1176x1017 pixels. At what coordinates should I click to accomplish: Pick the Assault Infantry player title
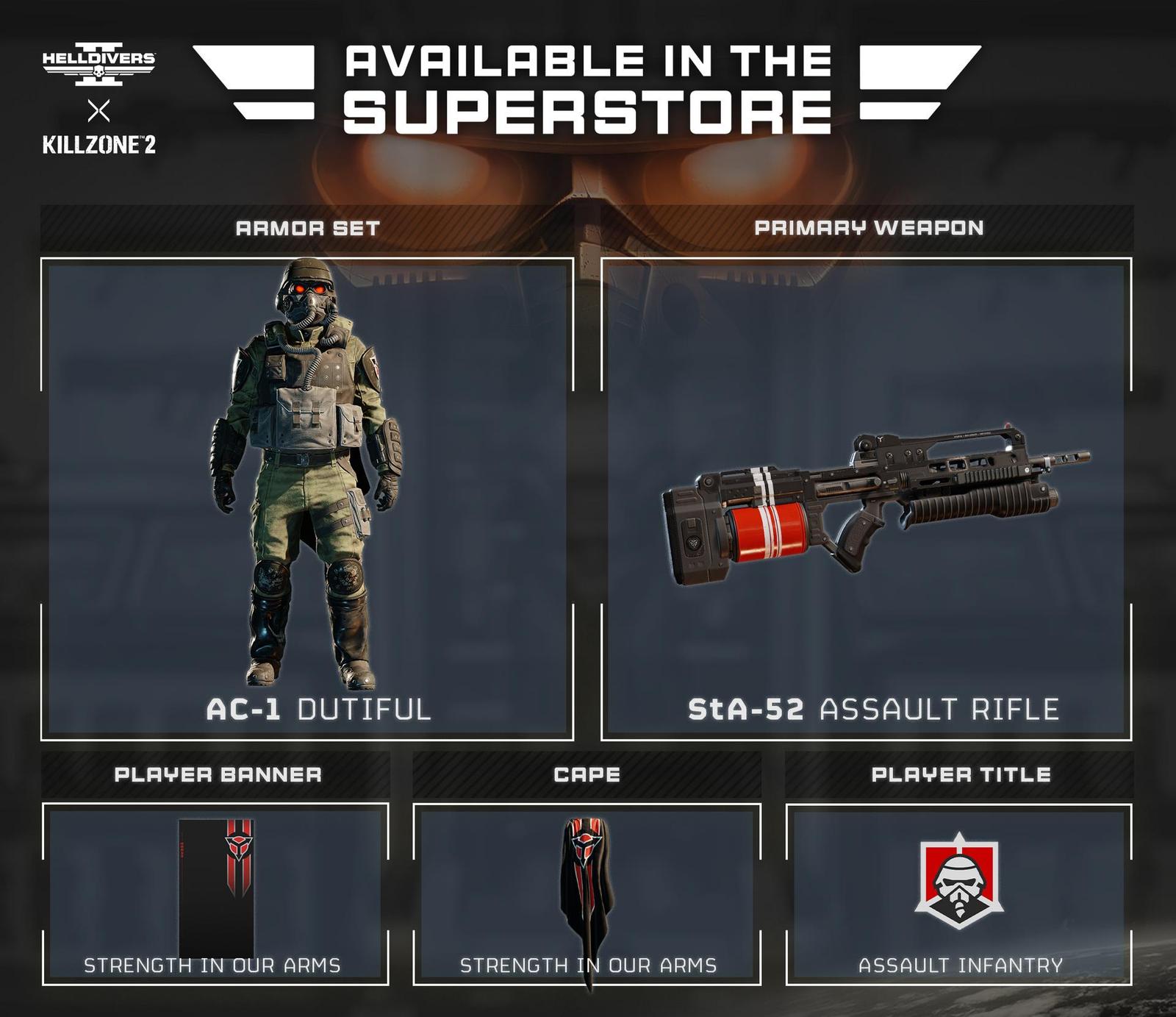coord(959,894)
